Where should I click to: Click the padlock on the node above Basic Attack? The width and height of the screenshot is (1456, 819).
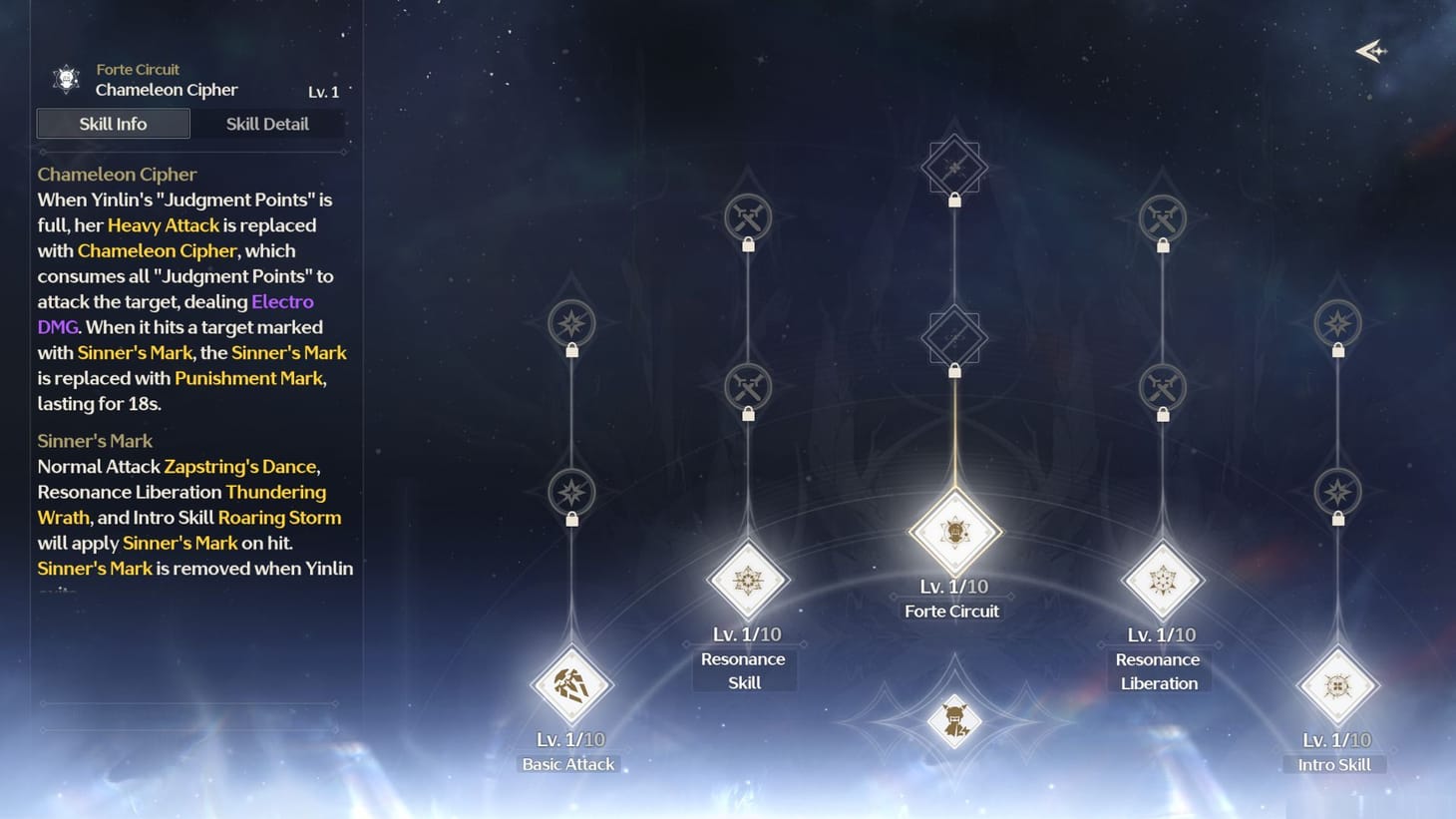pyautogui.click(x=570, y=521)
